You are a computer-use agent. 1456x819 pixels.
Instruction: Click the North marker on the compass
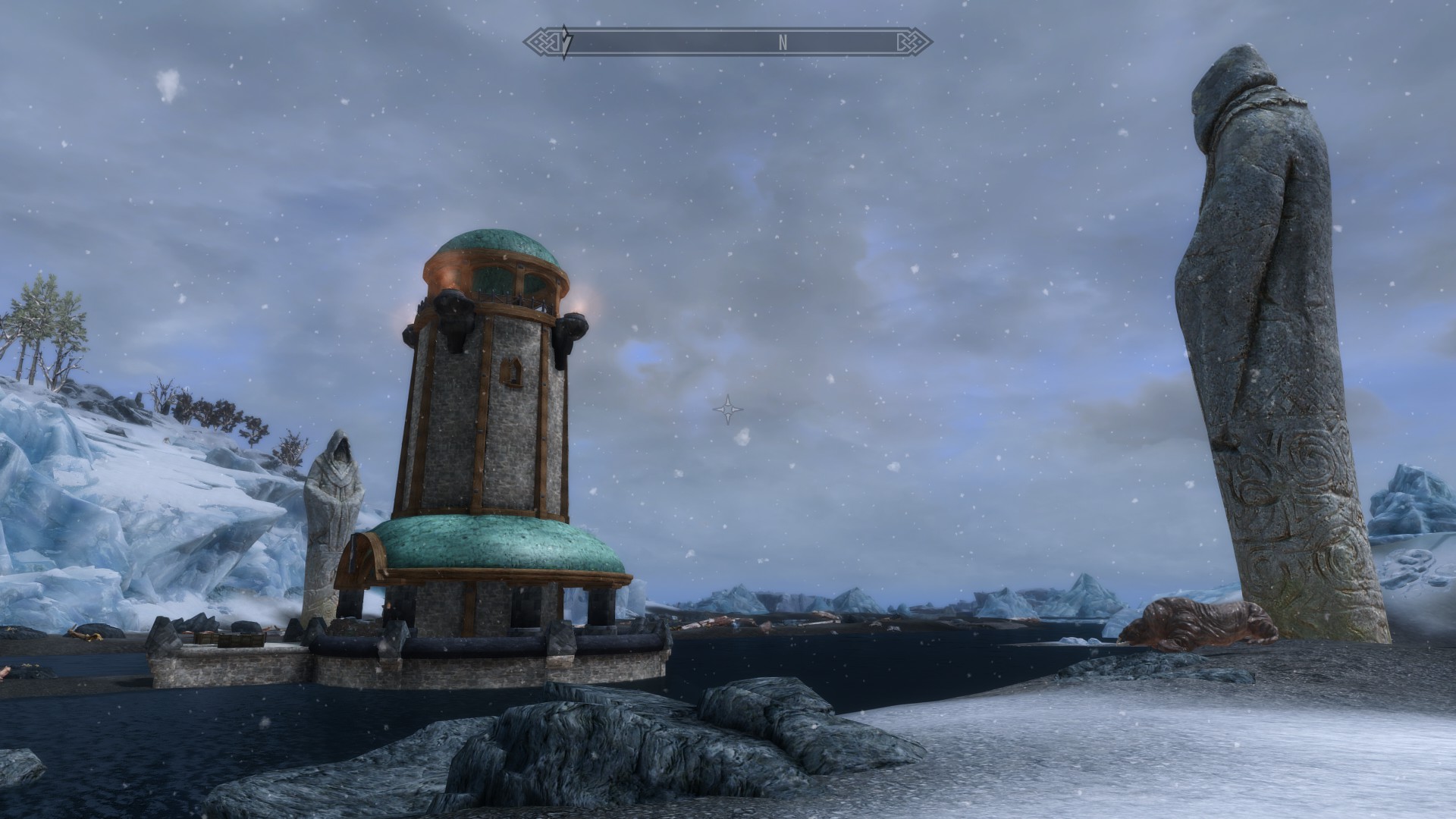pyautogui.click(x=783, y=43)
